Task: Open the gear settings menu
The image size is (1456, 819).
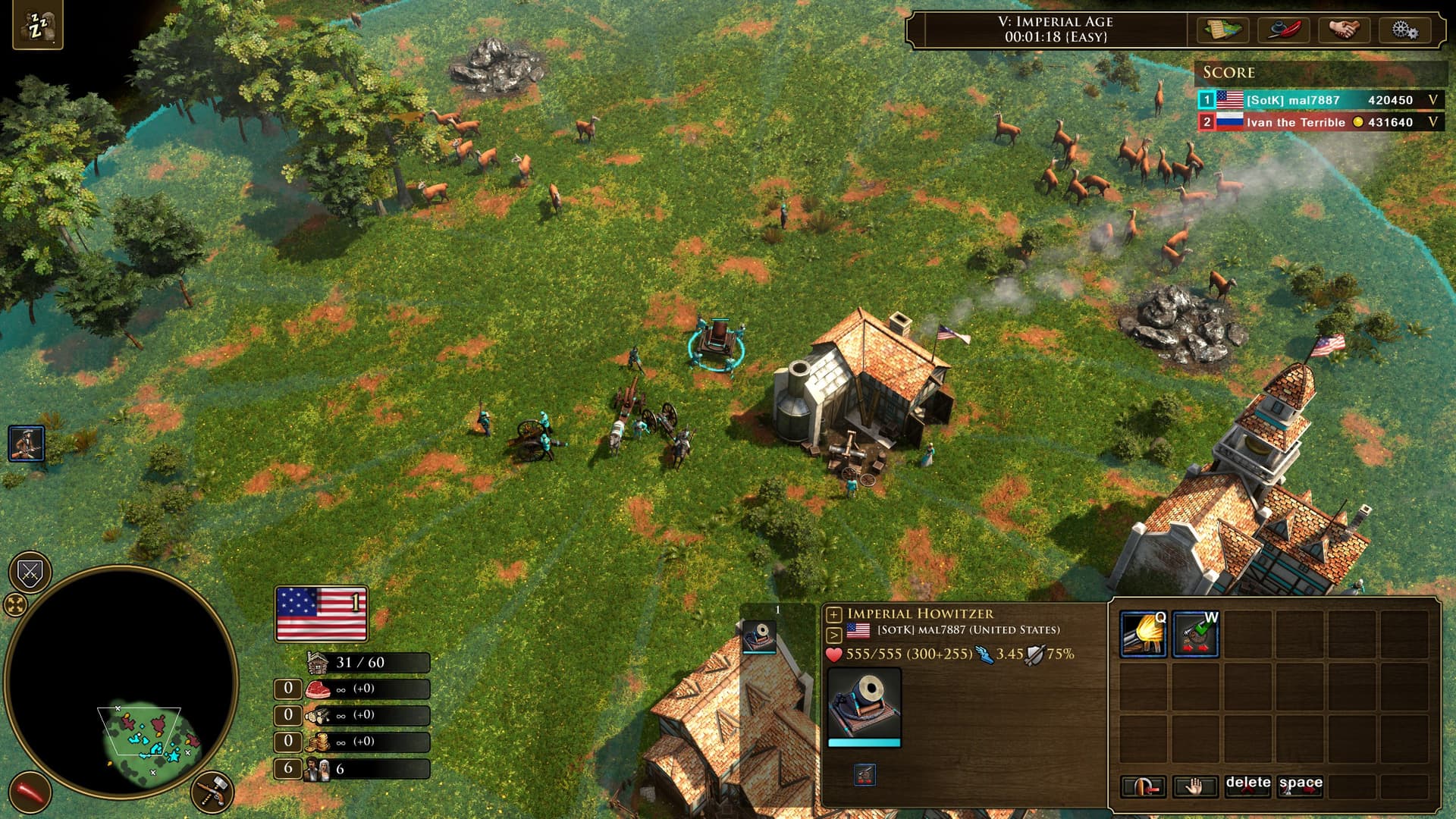Action: (1404, 30)
